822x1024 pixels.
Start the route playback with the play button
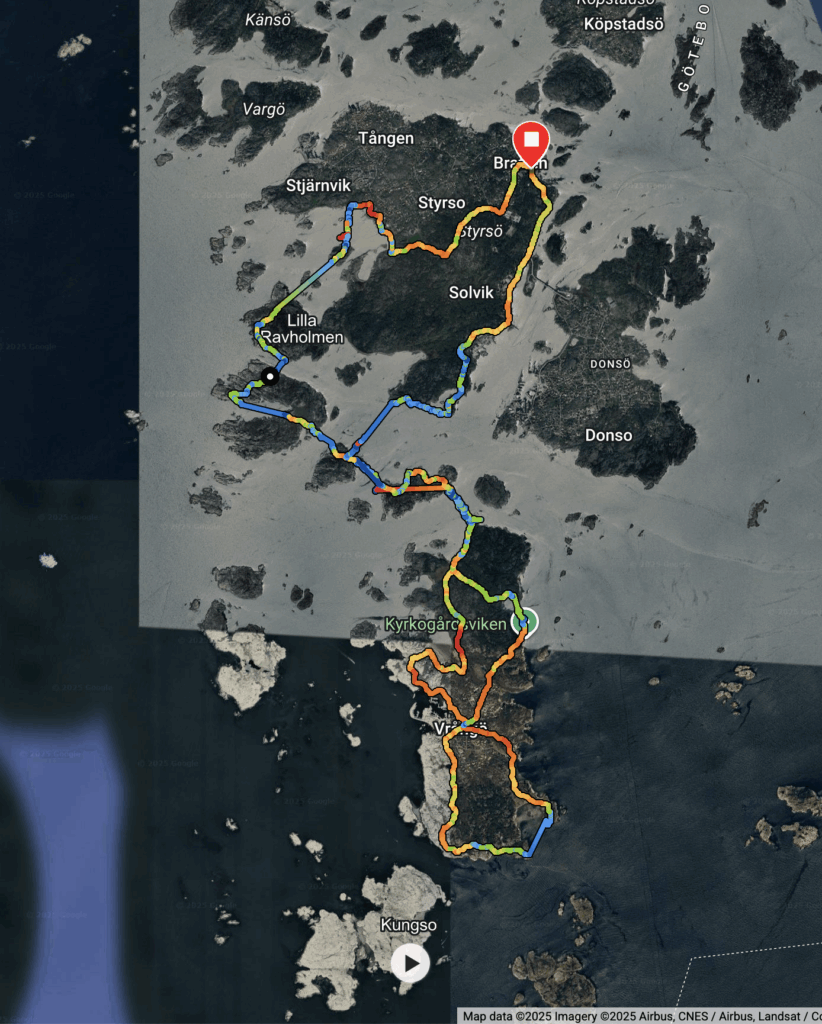pos(410,963)
